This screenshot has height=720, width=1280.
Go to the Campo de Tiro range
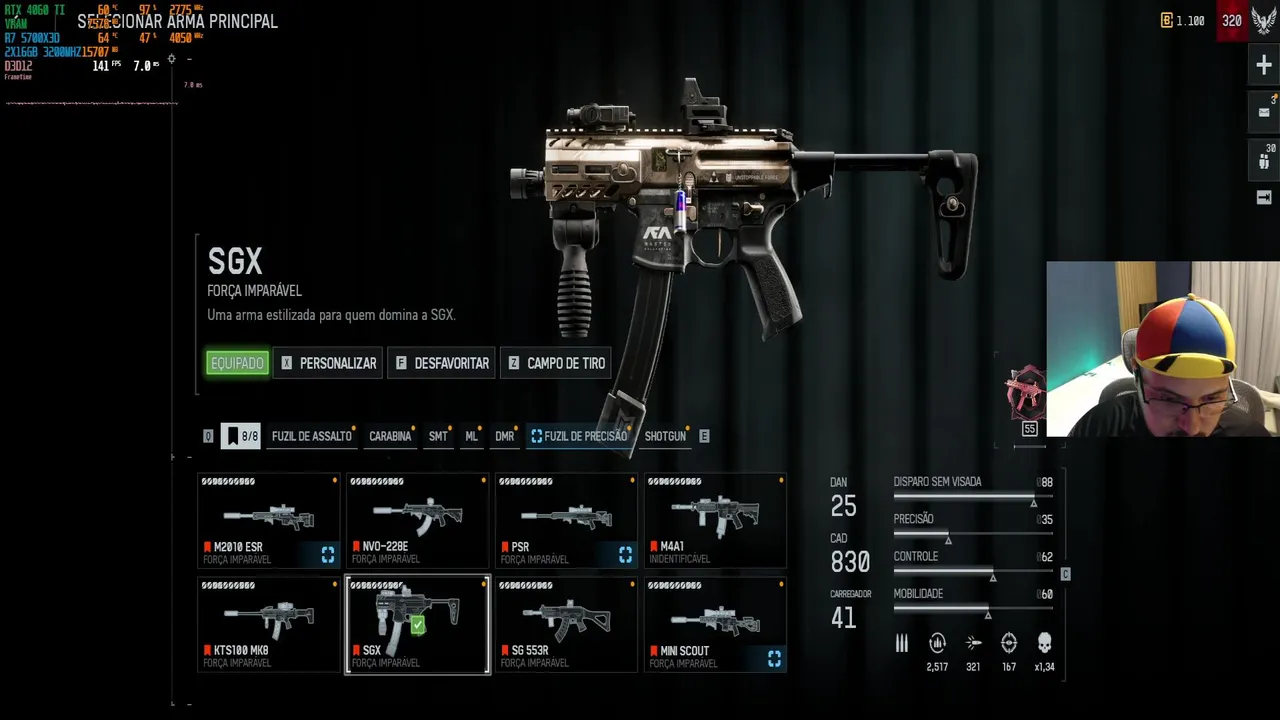coord(556,363)
